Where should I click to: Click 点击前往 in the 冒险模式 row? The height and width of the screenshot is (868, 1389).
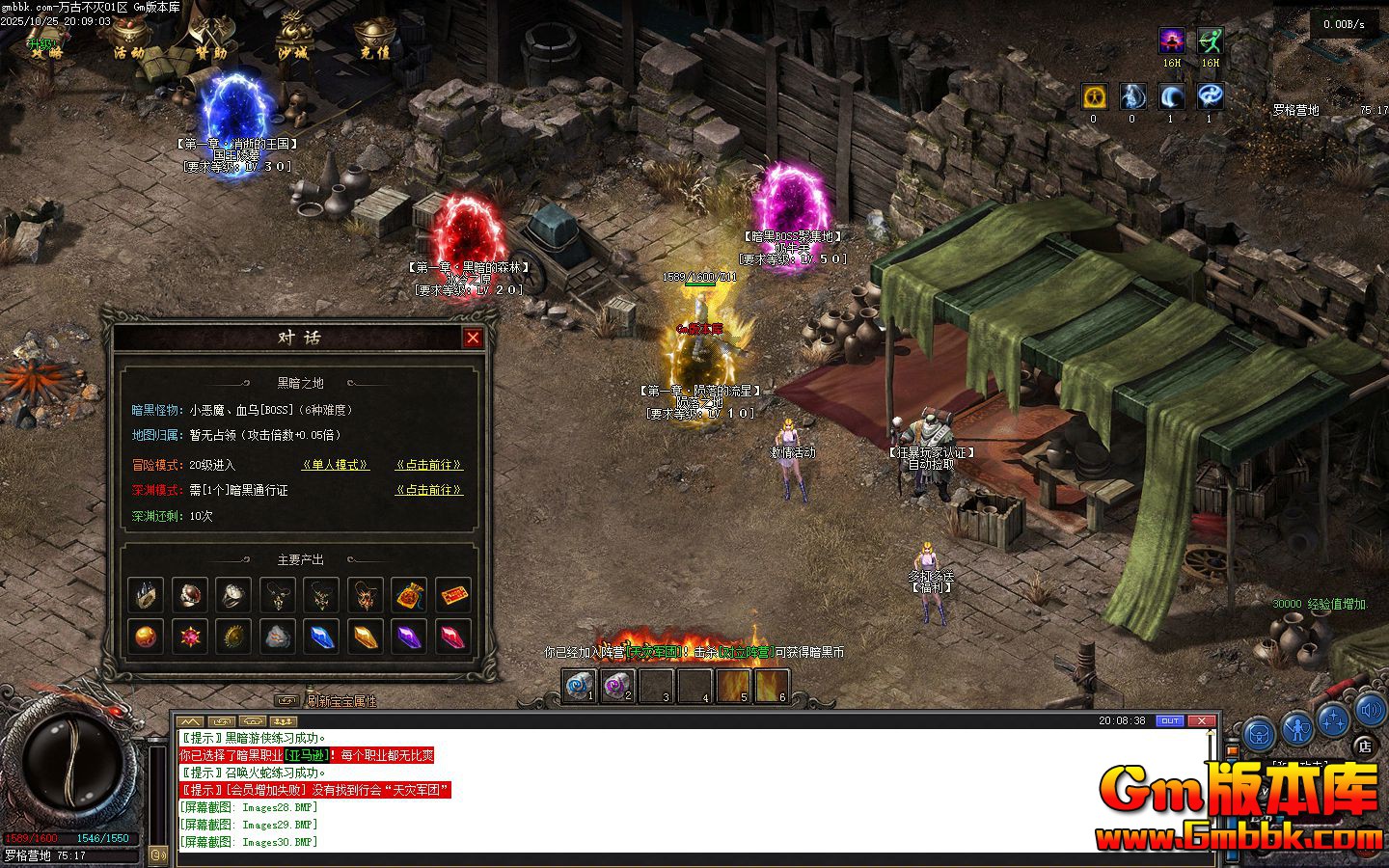point(428,465)
